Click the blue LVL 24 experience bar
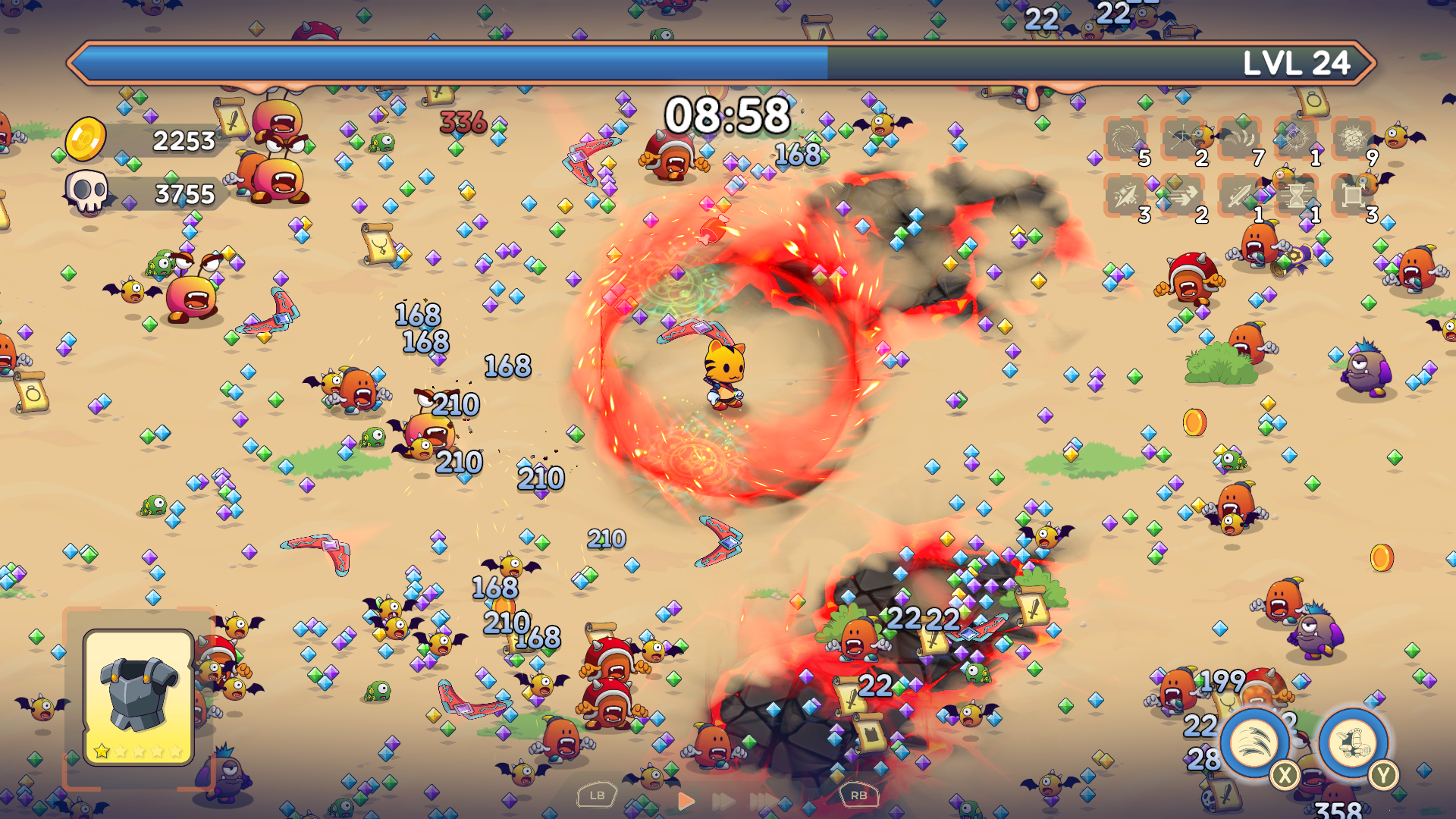Screen dimensions: 1456x819 (455, 64)
